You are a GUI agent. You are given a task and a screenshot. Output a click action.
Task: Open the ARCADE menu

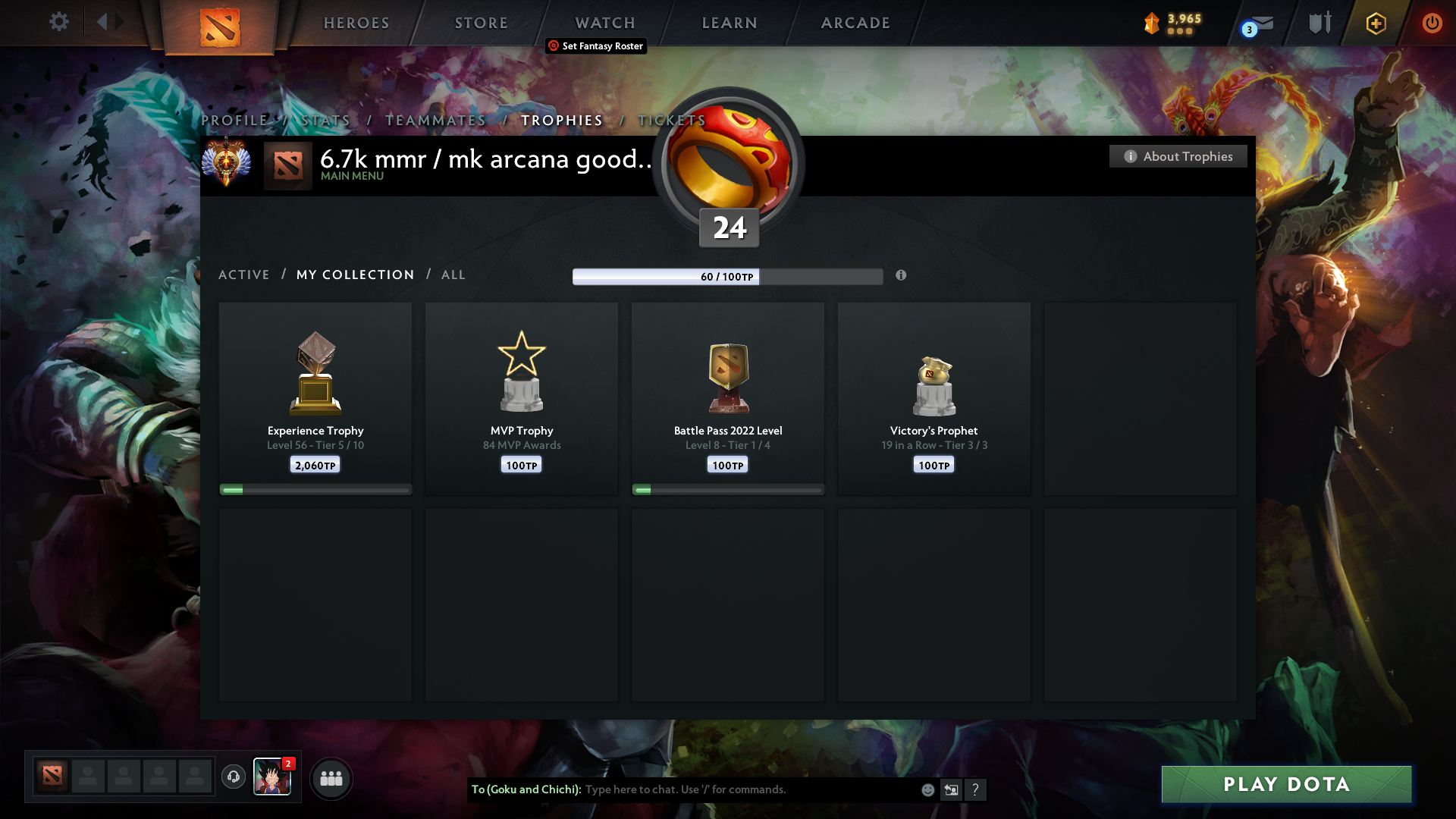click(x=855, y=23)
